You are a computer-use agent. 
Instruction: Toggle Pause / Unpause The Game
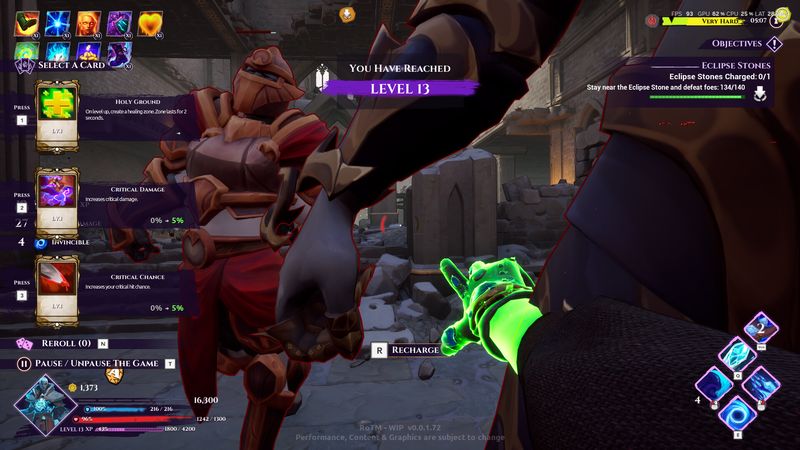(23, 363)
